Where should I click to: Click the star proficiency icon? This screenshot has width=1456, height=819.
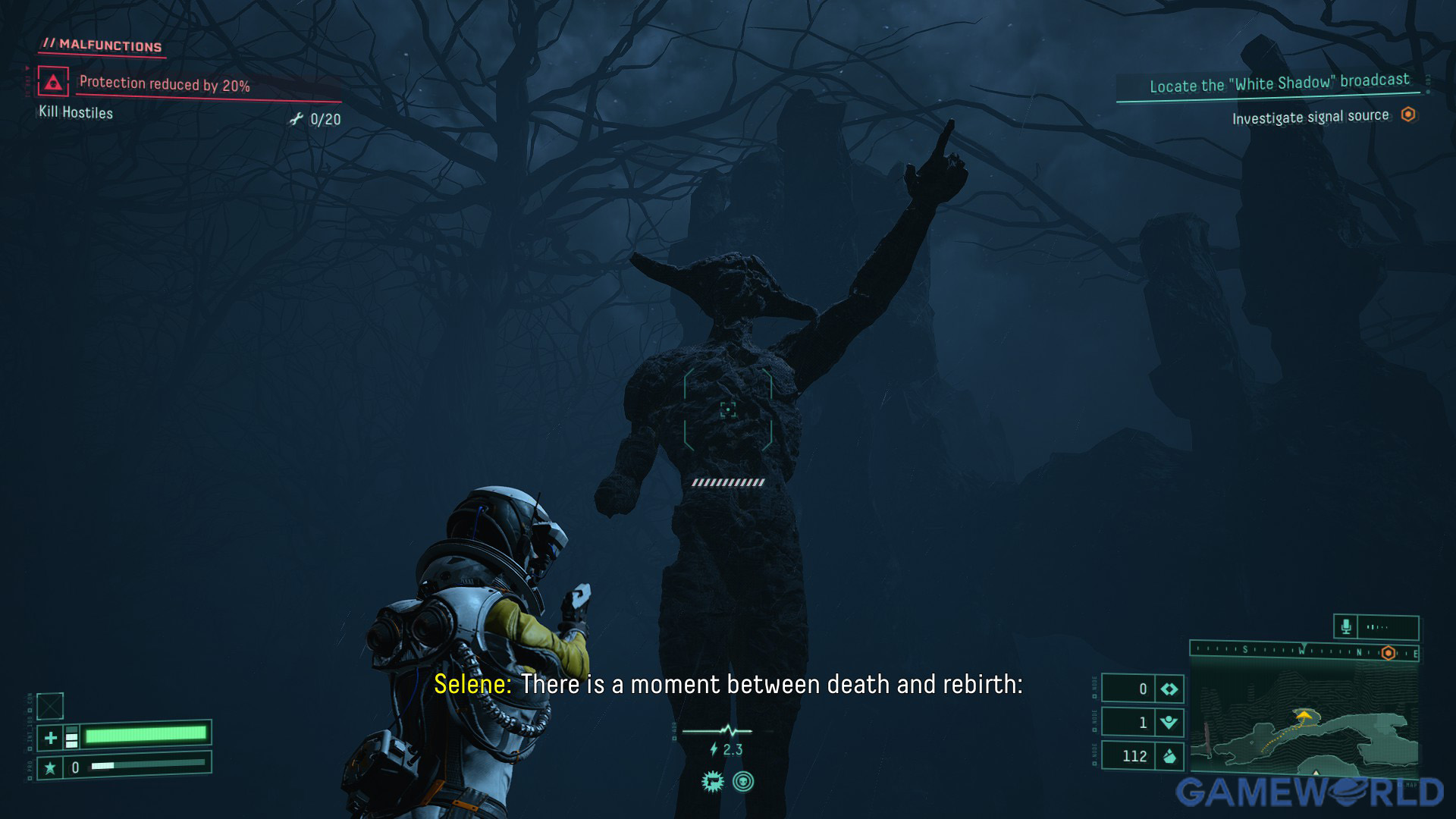coord(50,767)
